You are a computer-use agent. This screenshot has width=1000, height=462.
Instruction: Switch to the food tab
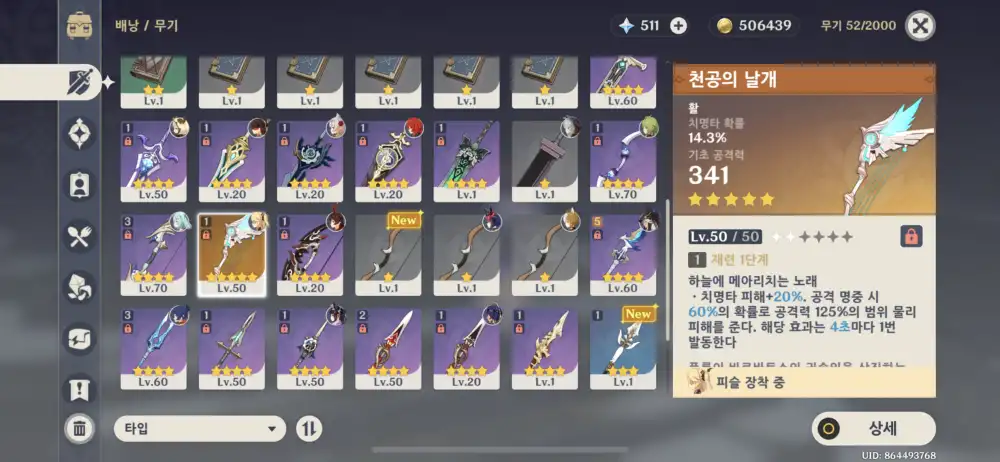click(x=79, y=236)
